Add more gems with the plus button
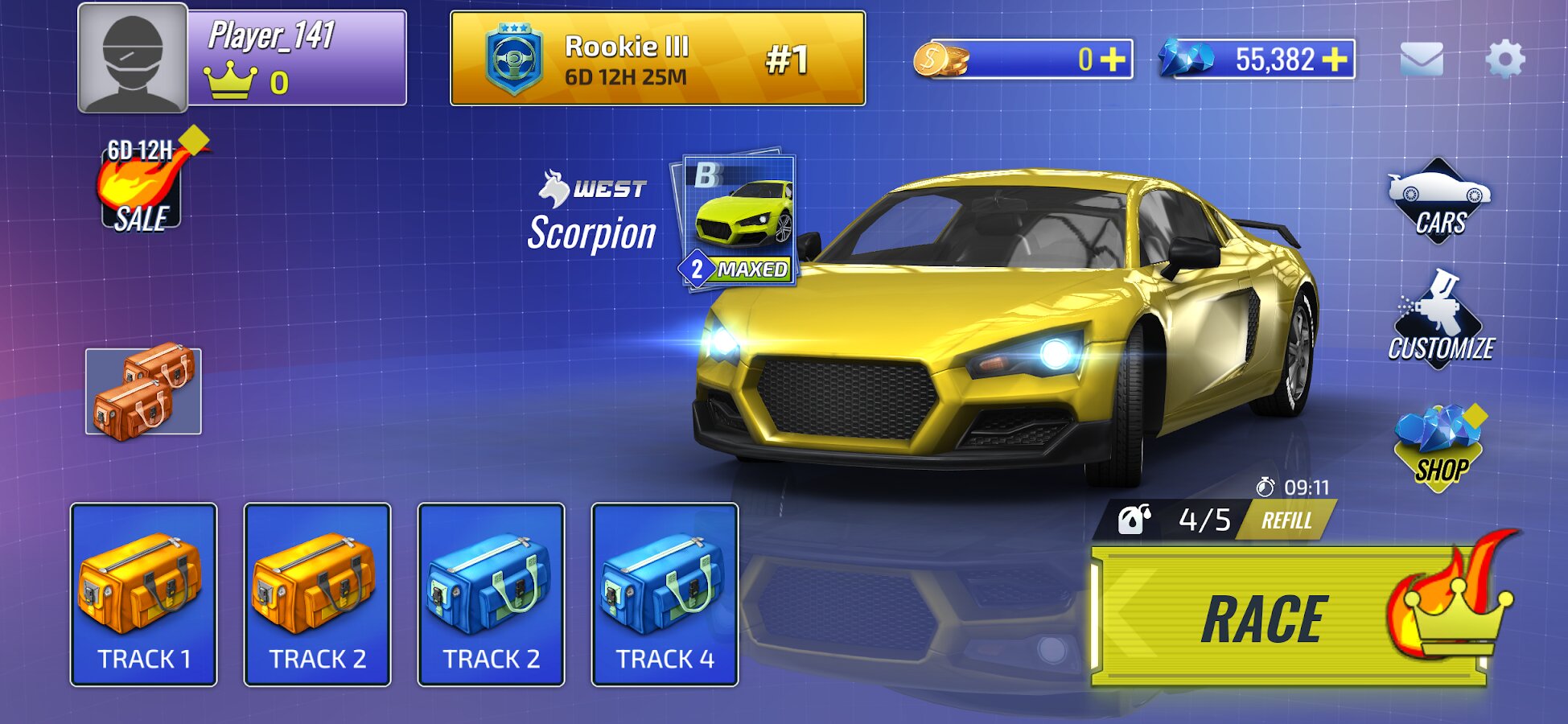The width and height of the screenshot is (1568, 724). [x=1335, y=60]
